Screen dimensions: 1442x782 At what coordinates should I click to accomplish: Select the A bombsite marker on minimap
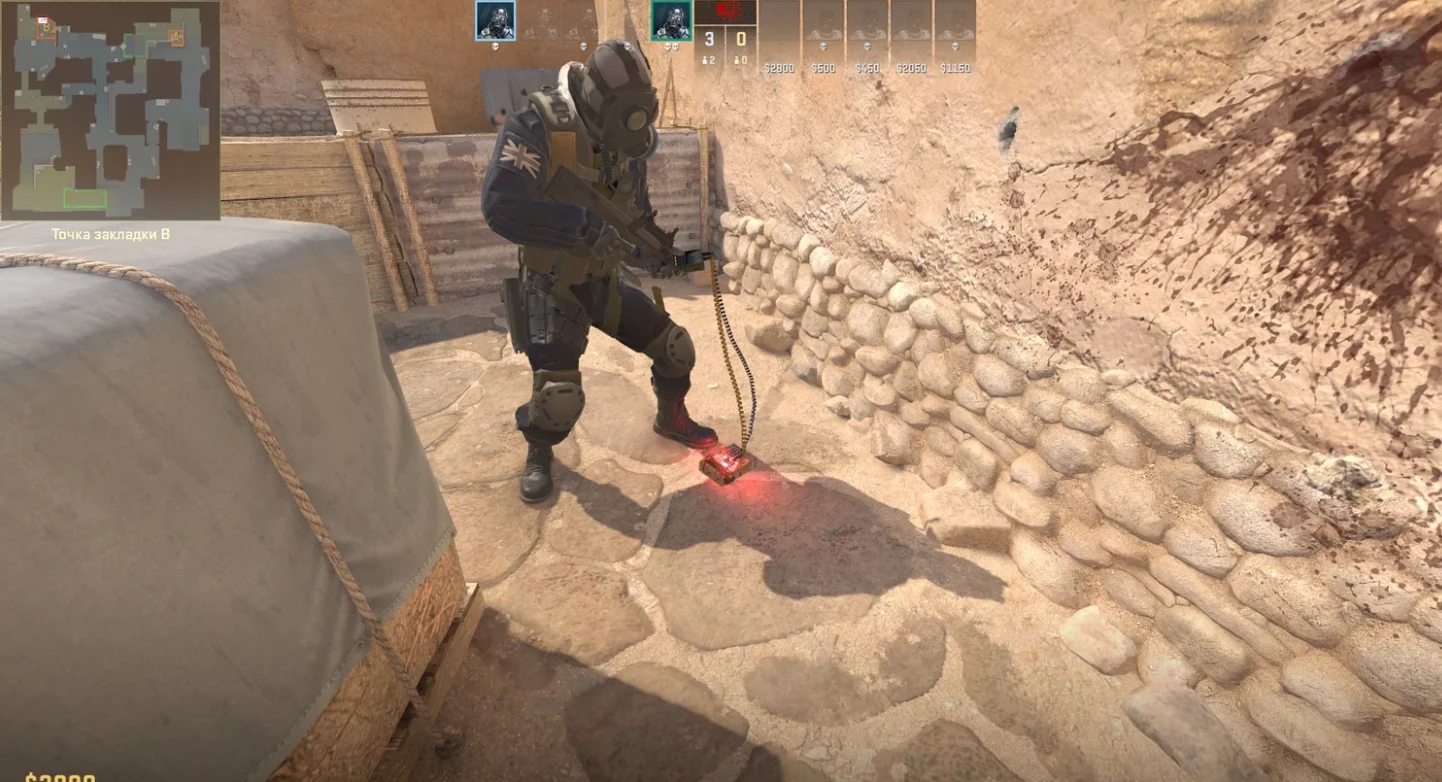(176, 38)
